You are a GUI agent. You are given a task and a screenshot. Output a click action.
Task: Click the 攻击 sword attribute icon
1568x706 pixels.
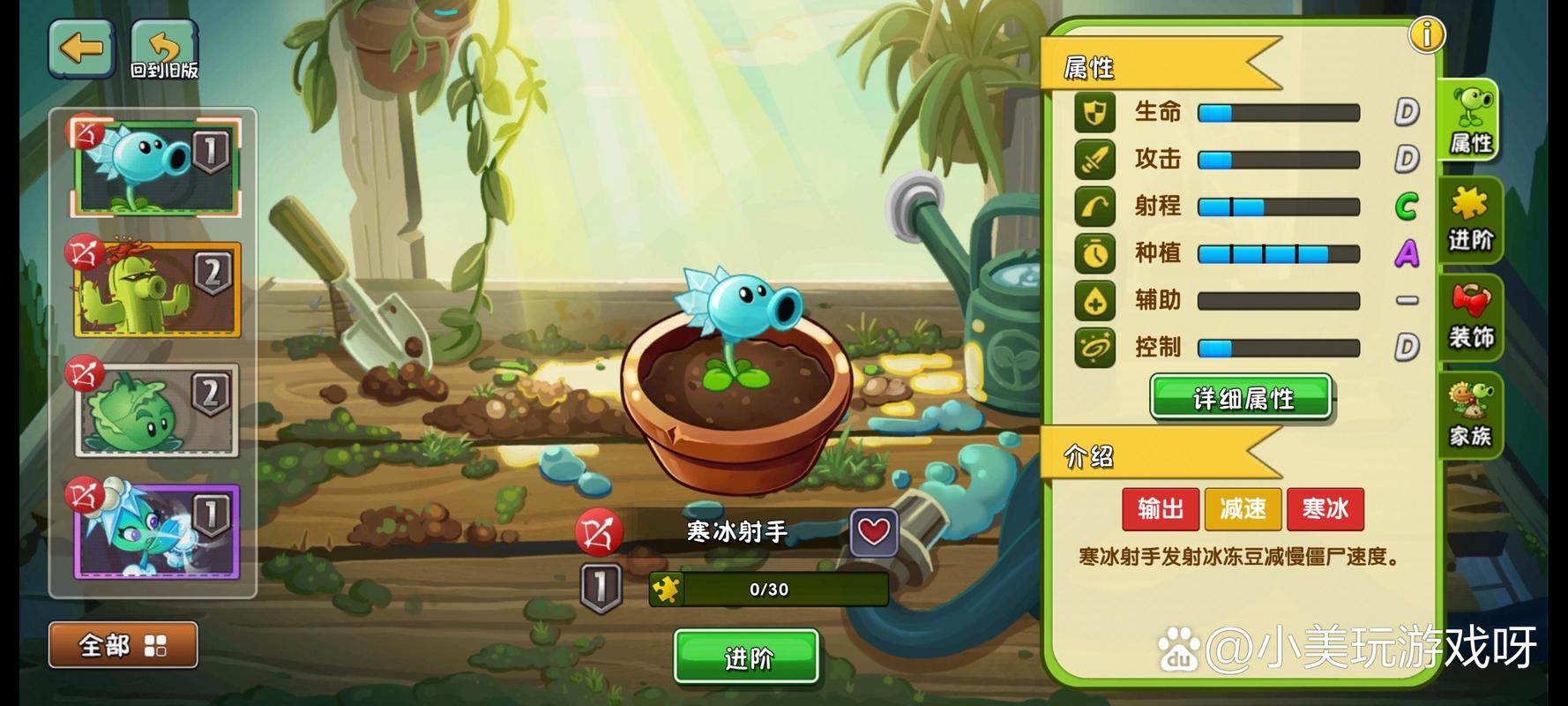pos(1094,159)
